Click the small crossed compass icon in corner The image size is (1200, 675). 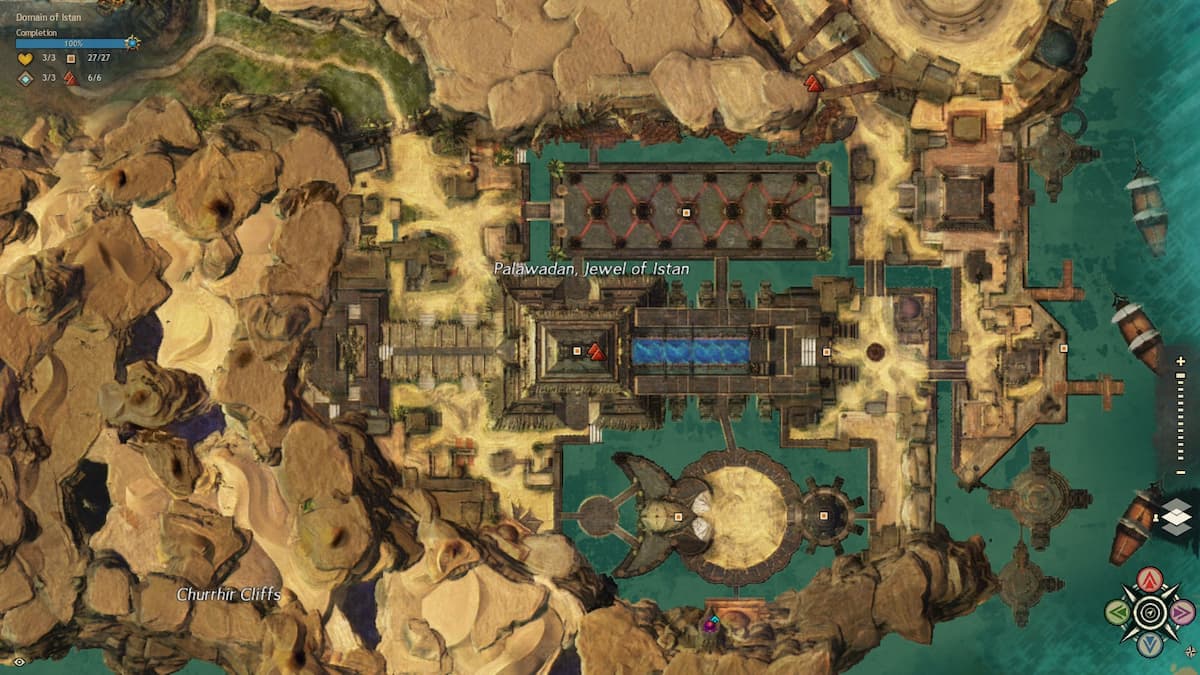click(1188, 651)
